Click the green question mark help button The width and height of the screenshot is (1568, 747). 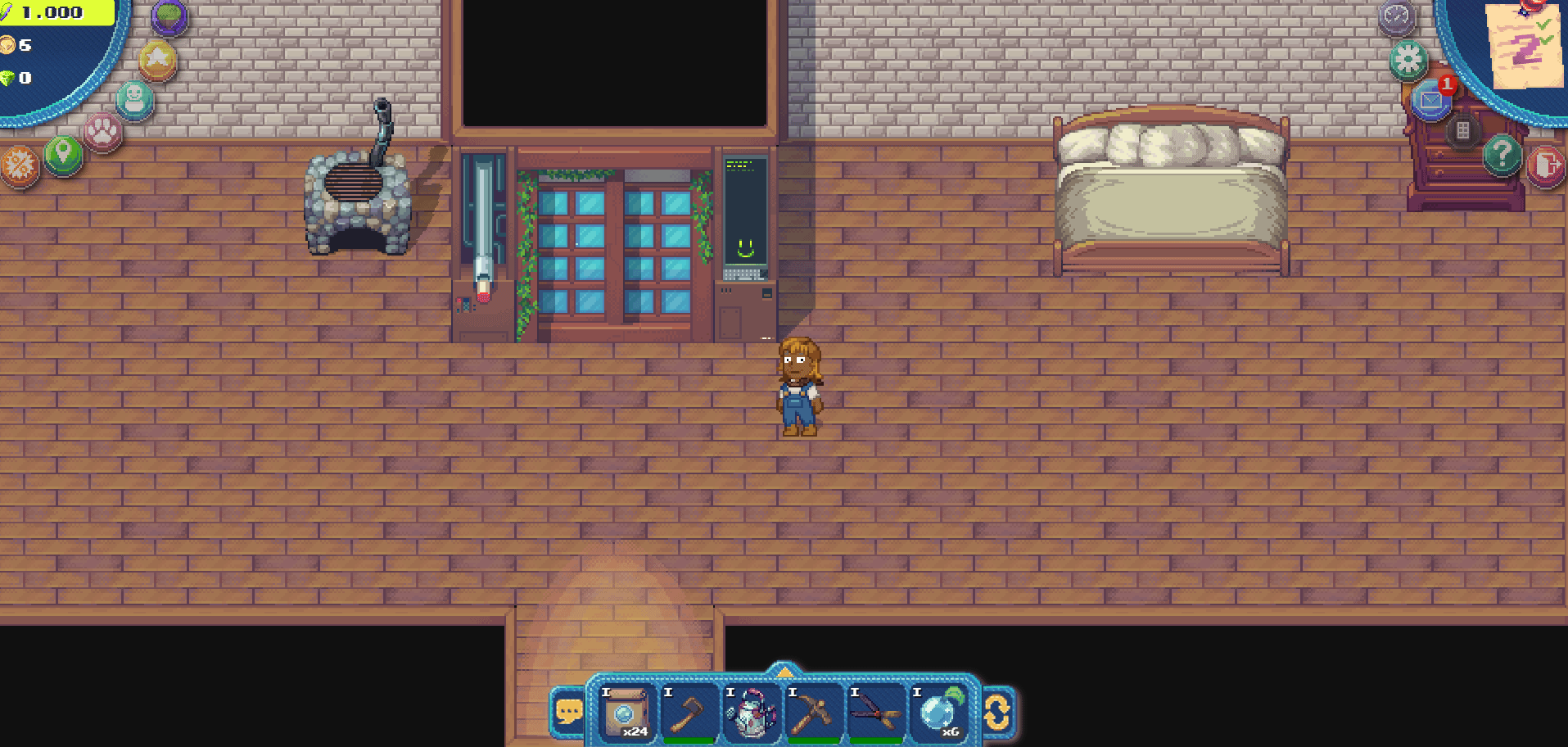coord(1502,154)
